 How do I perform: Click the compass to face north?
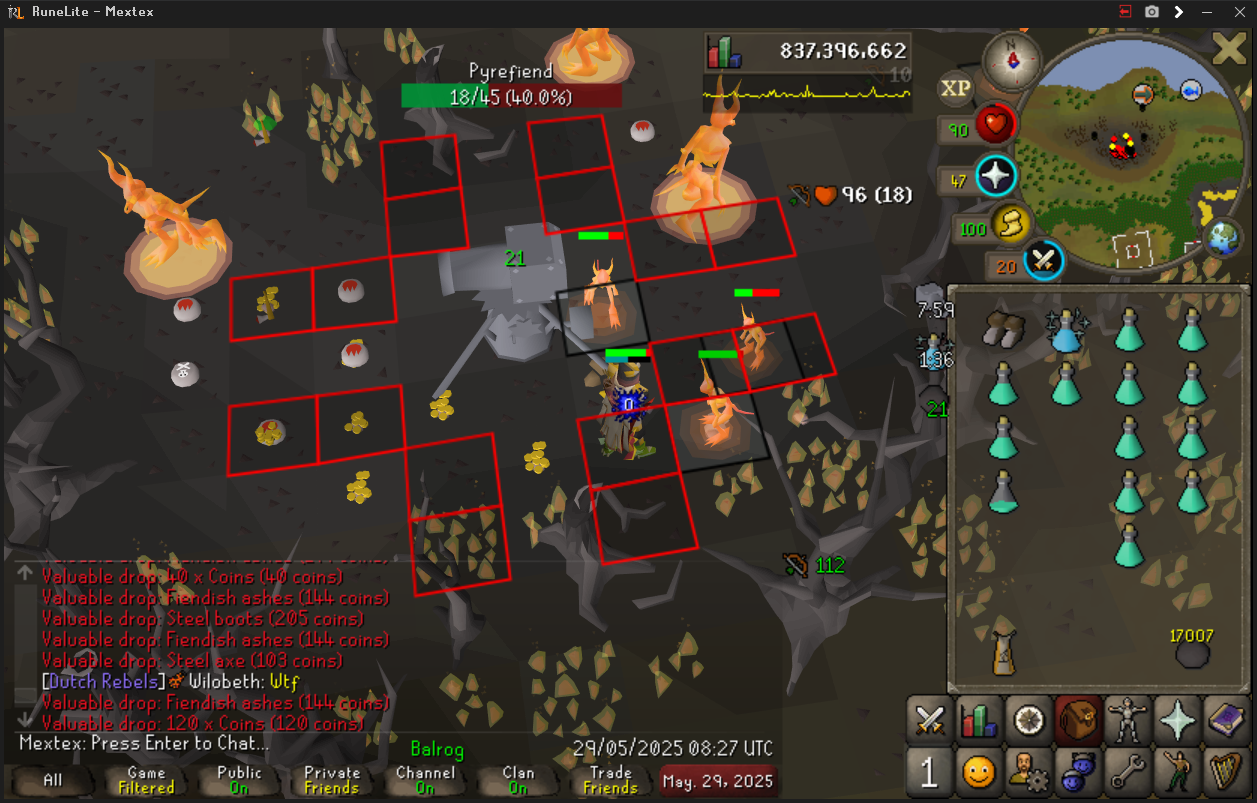pos(1012,59)
